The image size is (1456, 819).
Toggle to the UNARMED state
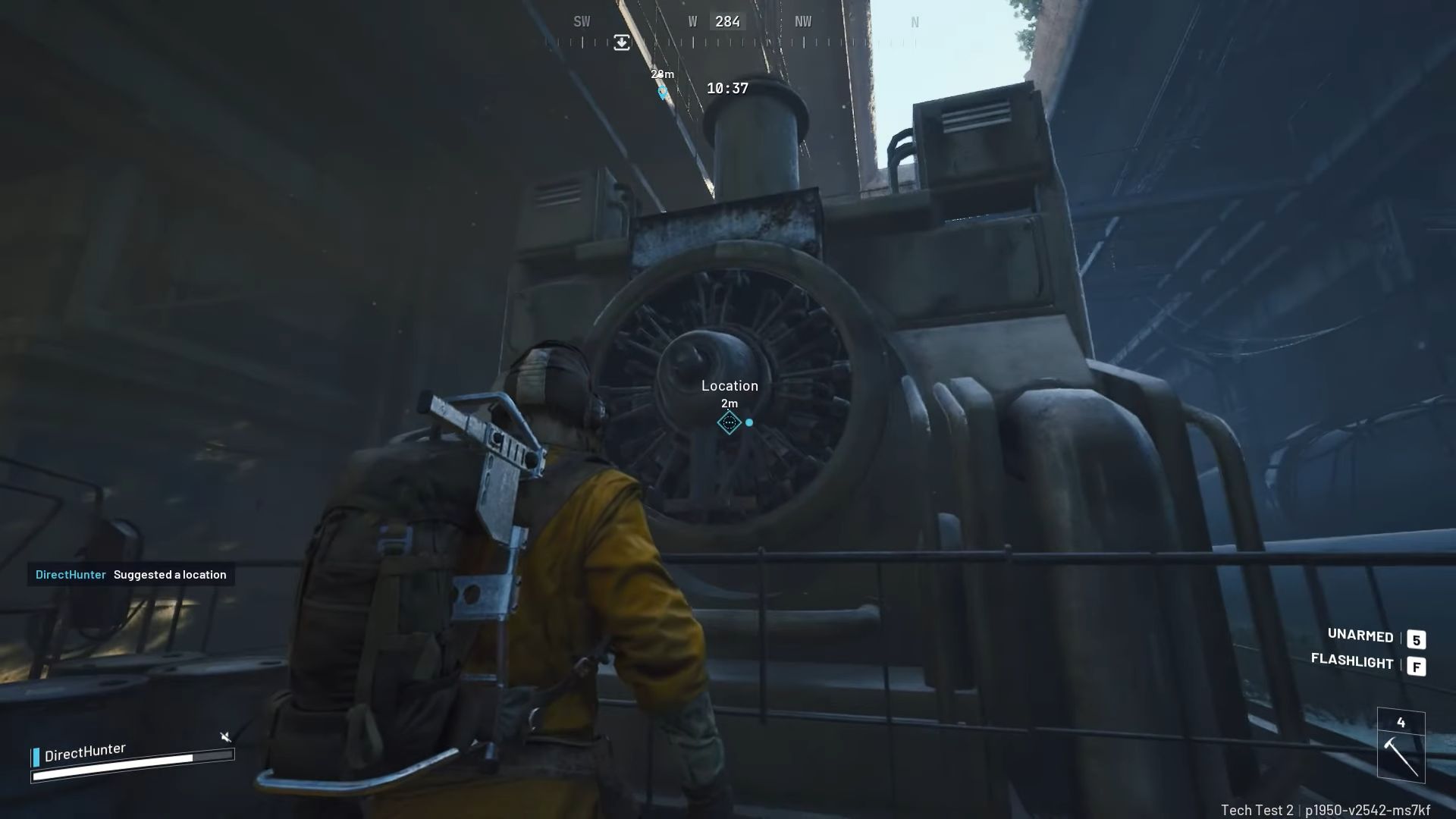click(x=1360, y=638)
